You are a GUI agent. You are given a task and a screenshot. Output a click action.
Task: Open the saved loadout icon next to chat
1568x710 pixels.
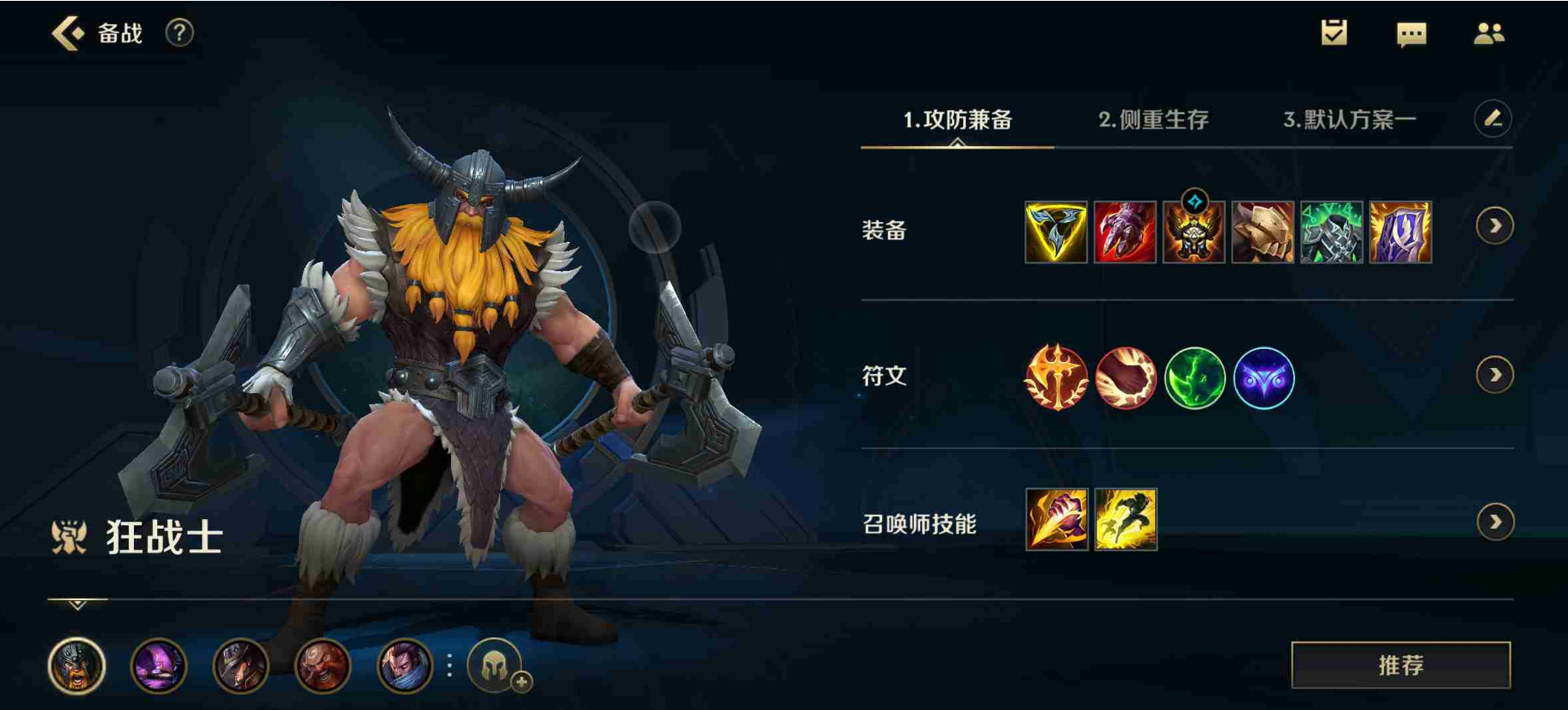(x=1333, y=35)
